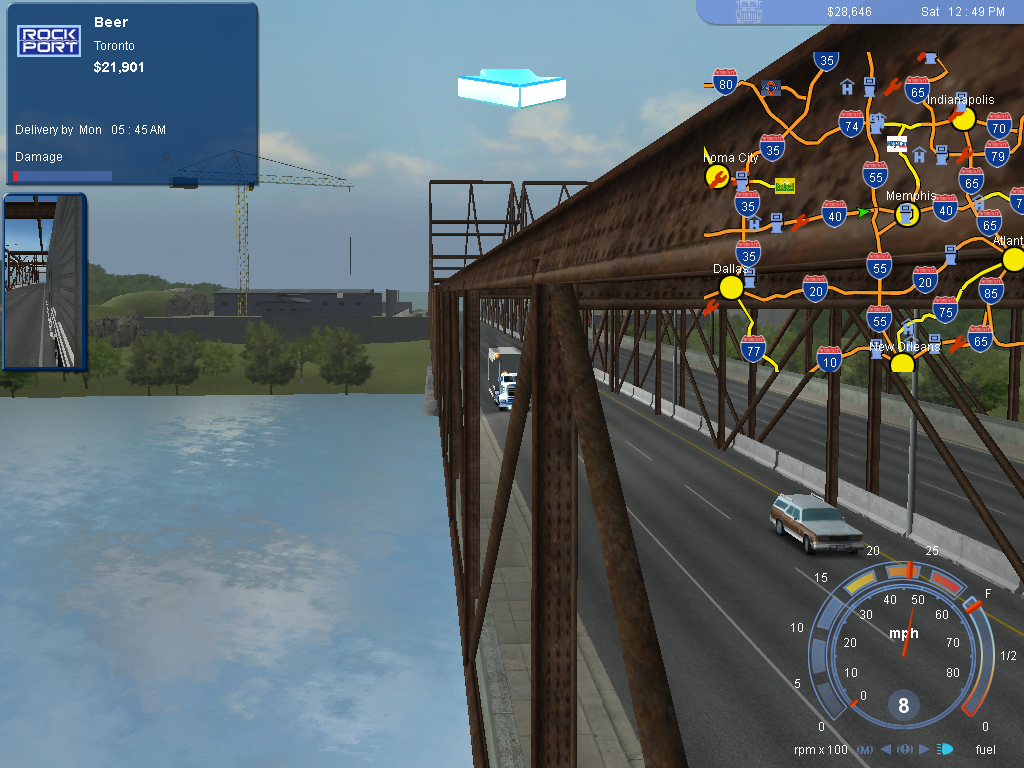The image size is (1024, 768).
Task: Click the Interstate 74 shield
Action: (x=851, y=124)
